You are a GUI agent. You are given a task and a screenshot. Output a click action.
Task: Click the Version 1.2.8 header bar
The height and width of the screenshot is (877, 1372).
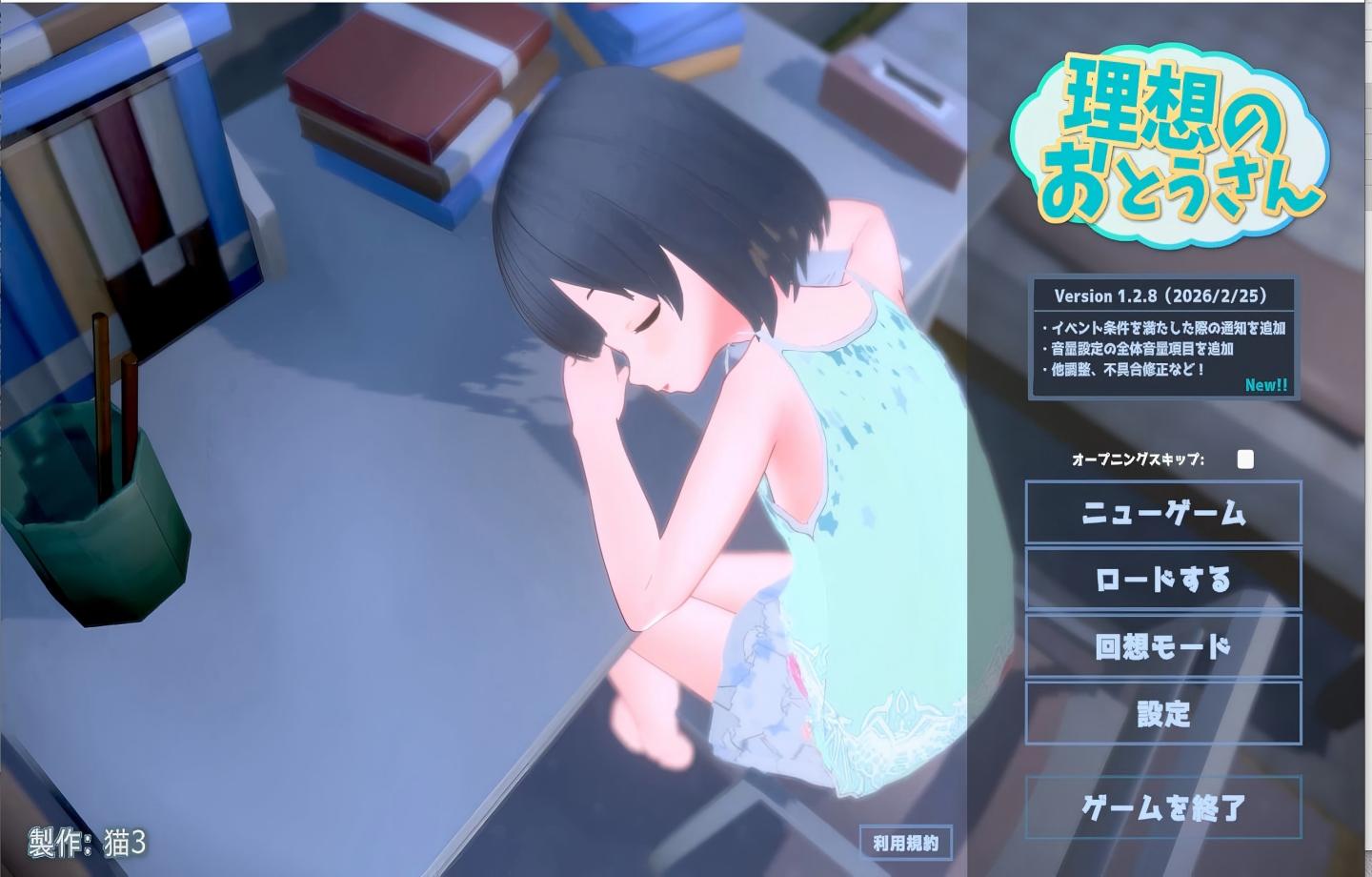coord(1162,296)
